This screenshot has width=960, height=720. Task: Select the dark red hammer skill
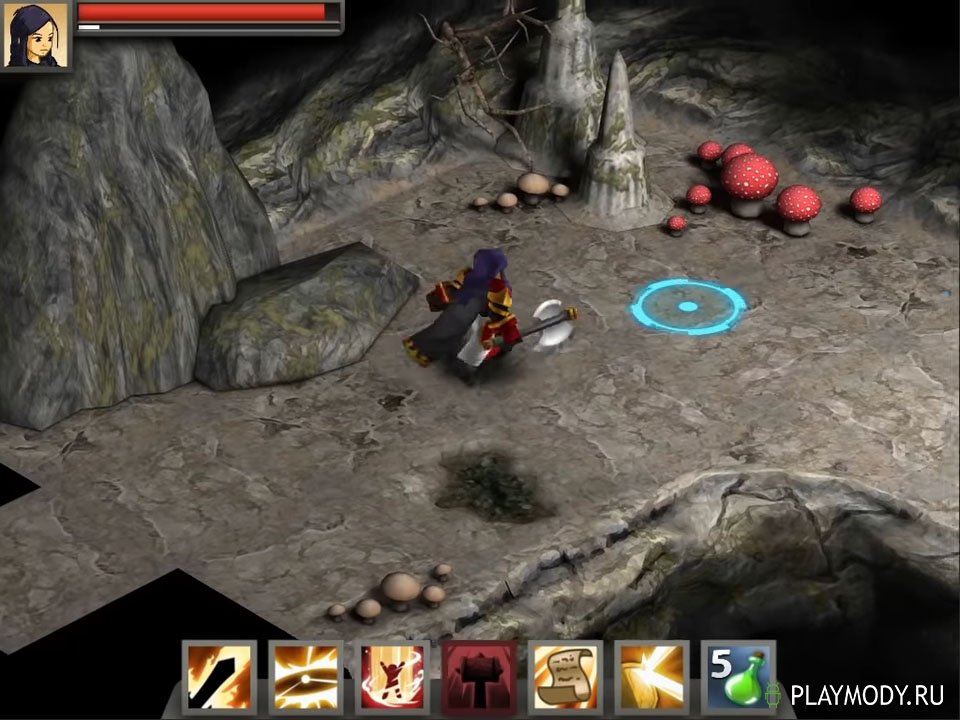click(x=480, y=677)
